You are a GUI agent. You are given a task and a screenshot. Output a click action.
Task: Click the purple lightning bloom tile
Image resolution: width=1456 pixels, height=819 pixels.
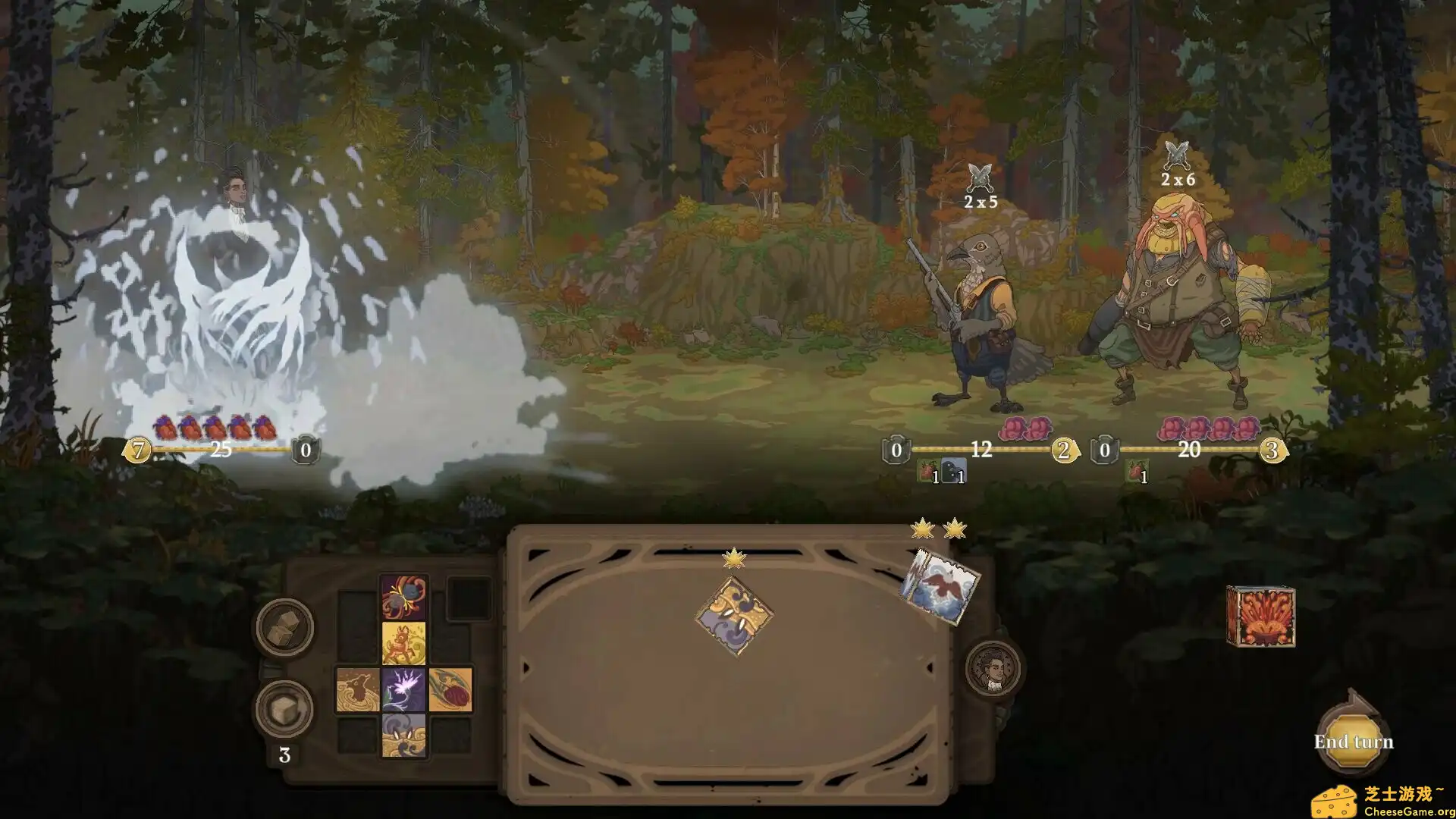(405, 689)
